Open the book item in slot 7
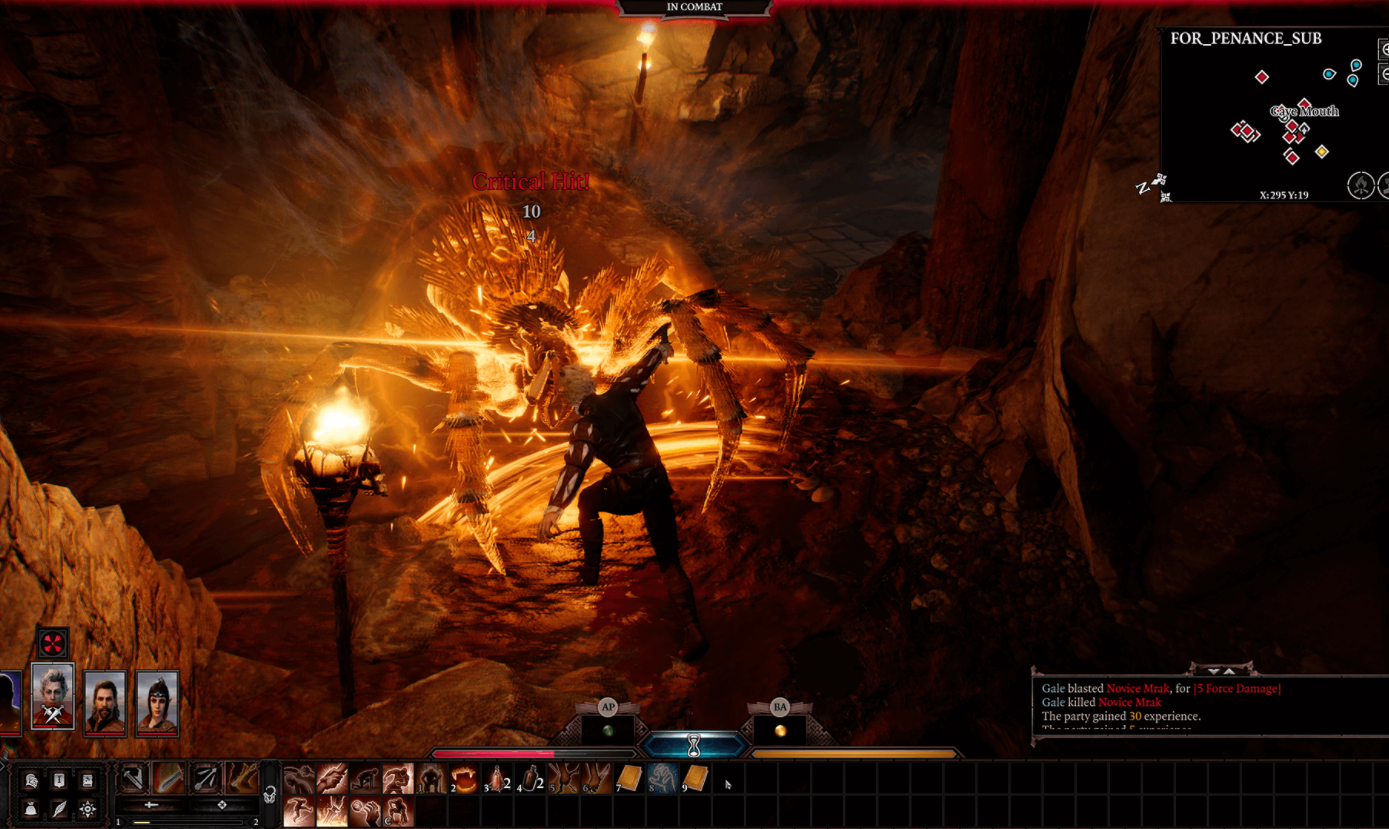Viewport: 1389px width, 829px height. 629,778
